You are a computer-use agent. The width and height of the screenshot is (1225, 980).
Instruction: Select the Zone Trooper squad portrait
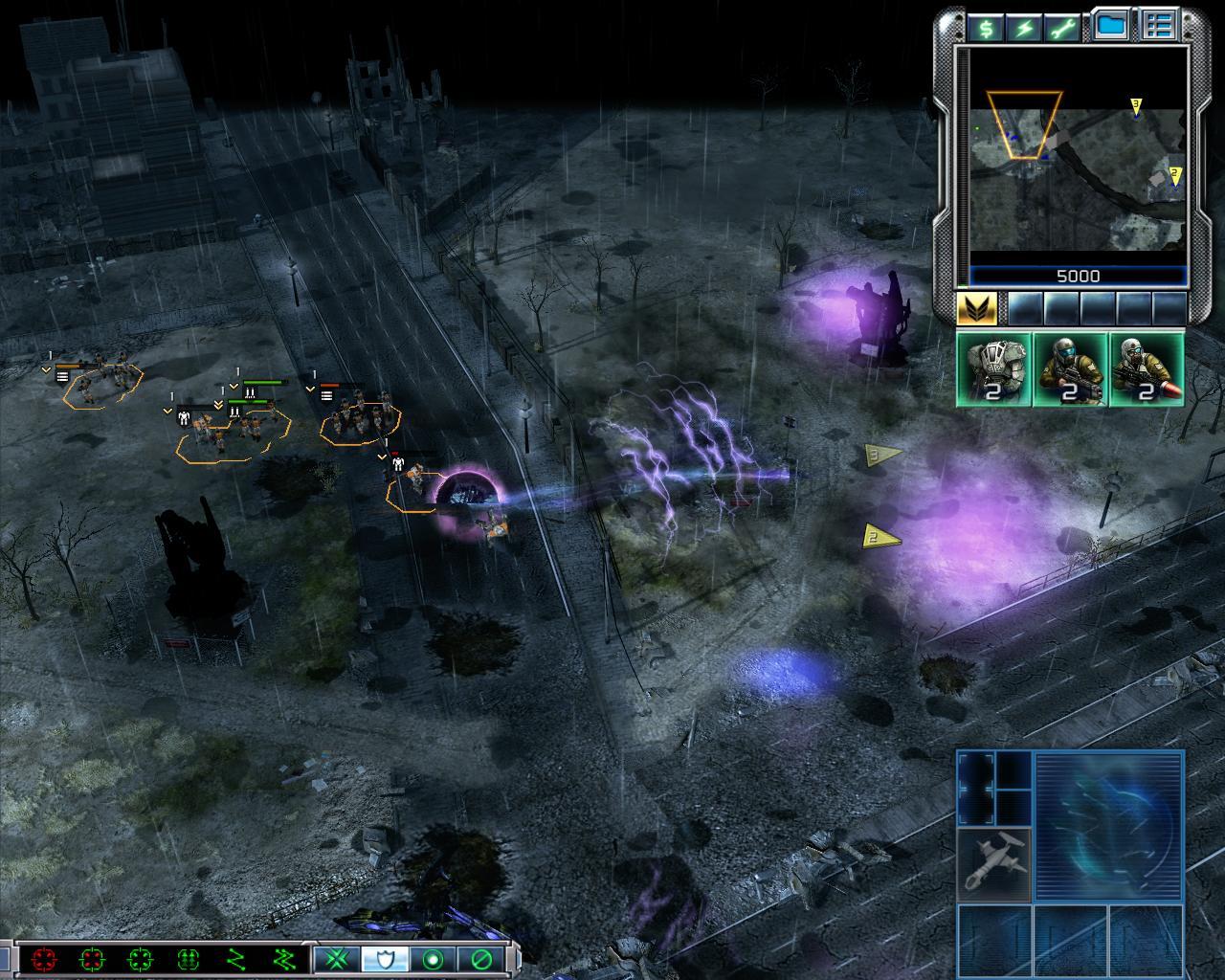pyautogui.click(x=994, y=369)
